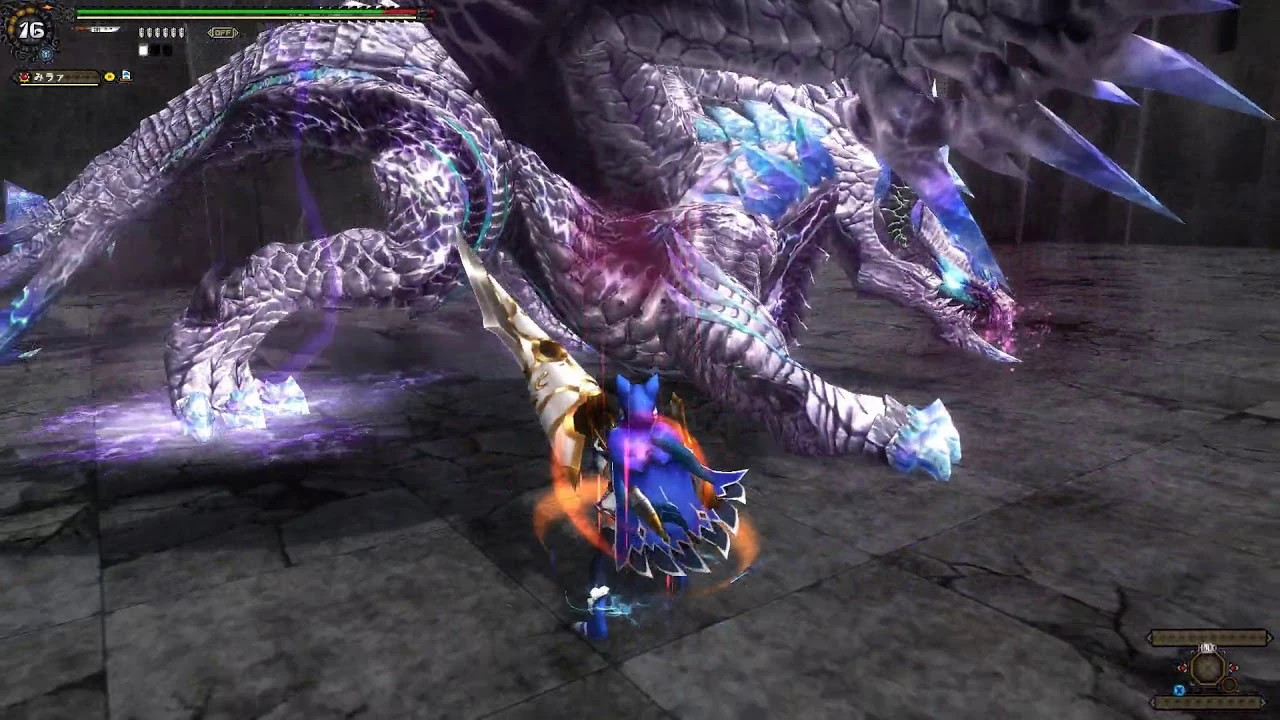
Task: Click the 16 quest timer icon
Action: 31,31
